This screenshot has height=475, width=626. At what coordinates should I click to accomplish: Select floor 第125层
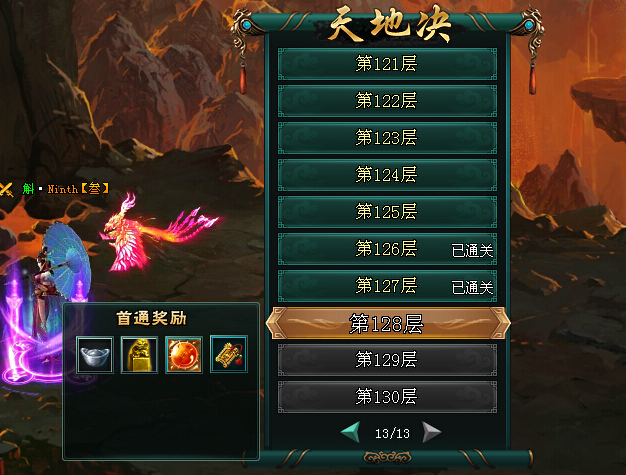tap(387, 212)
